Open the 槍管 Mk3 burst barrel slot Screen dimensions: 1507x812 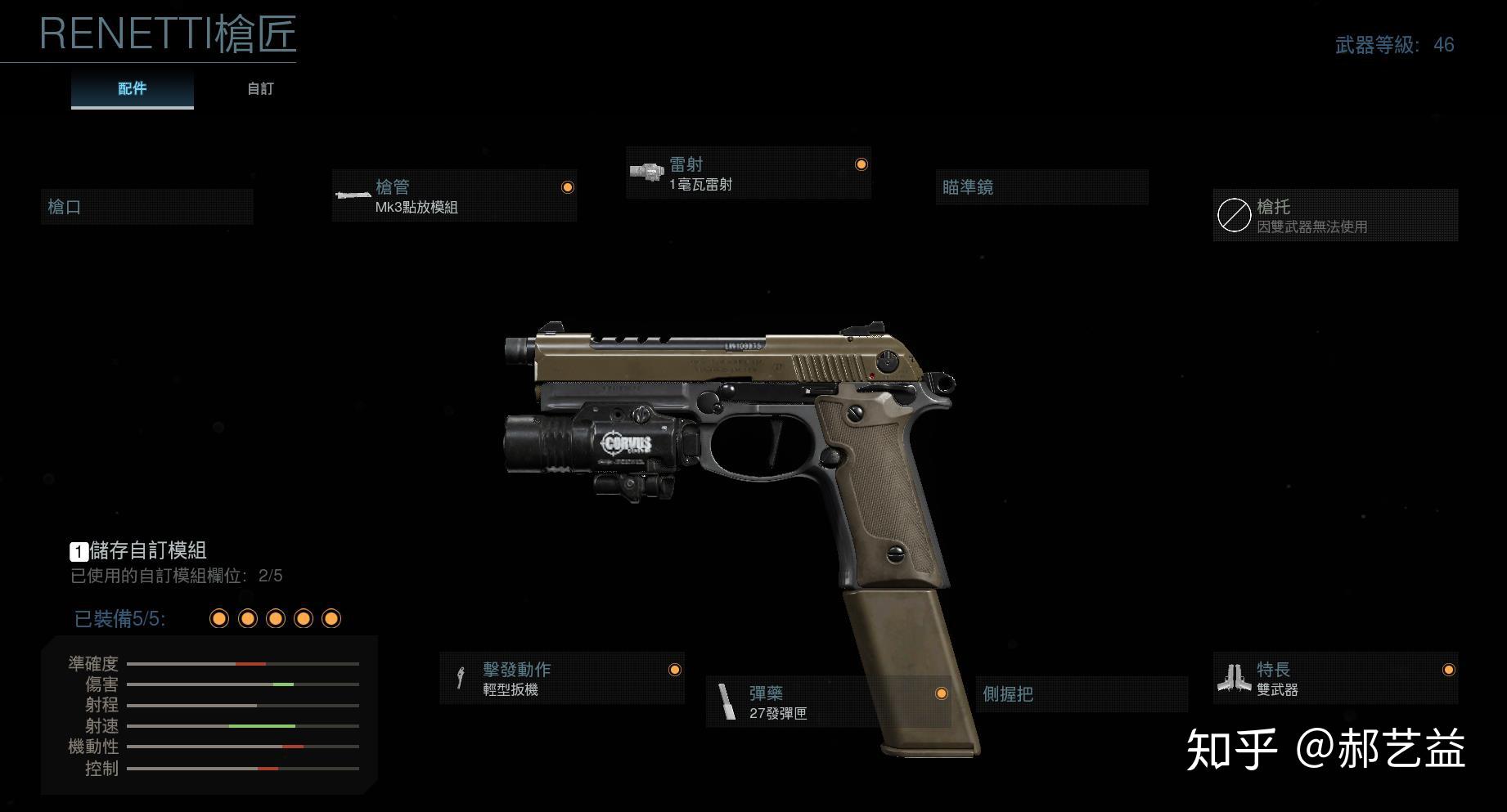[454, 196]
